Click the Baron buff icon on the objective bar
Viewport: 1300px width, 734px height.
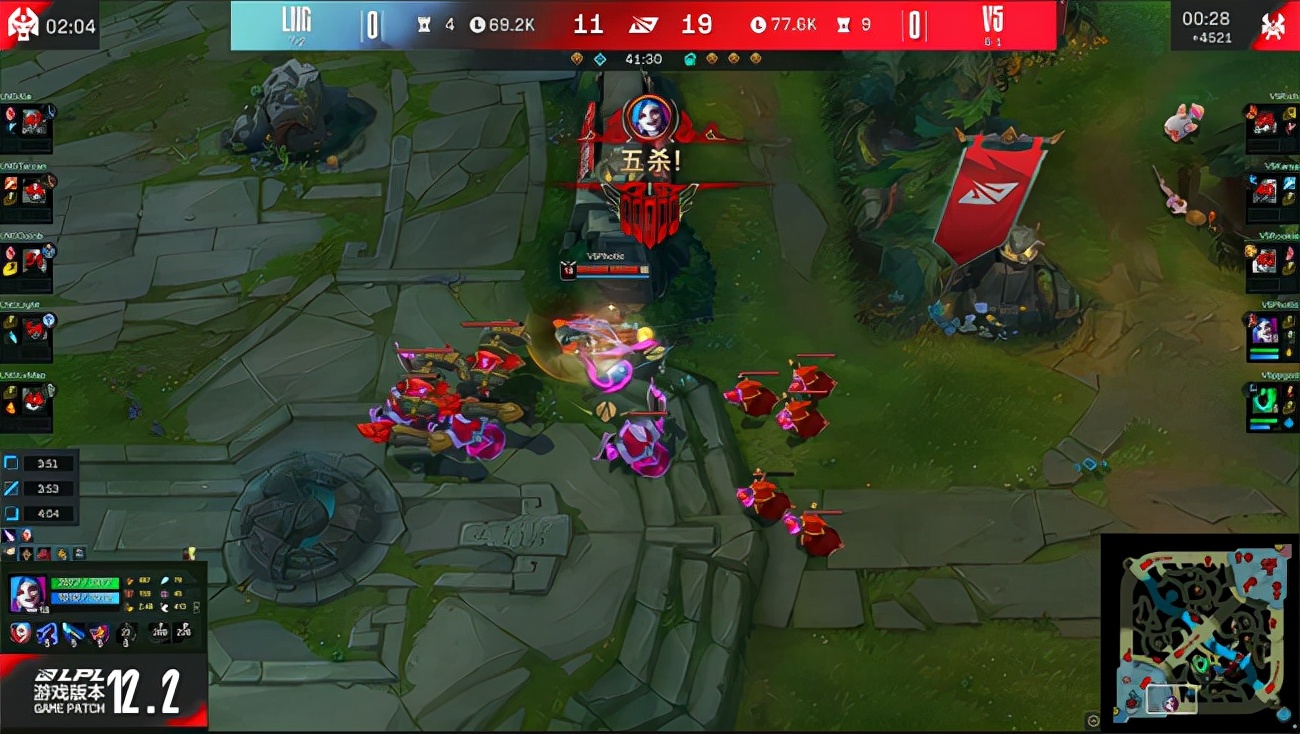[690, 59]
